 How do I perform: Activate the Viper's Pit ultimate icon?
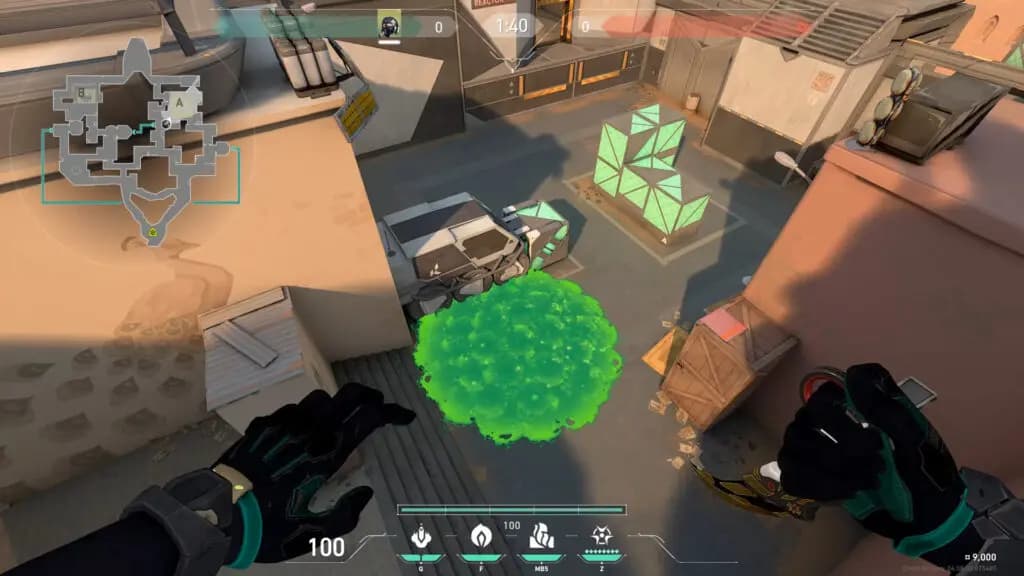[x=602, y=536]
